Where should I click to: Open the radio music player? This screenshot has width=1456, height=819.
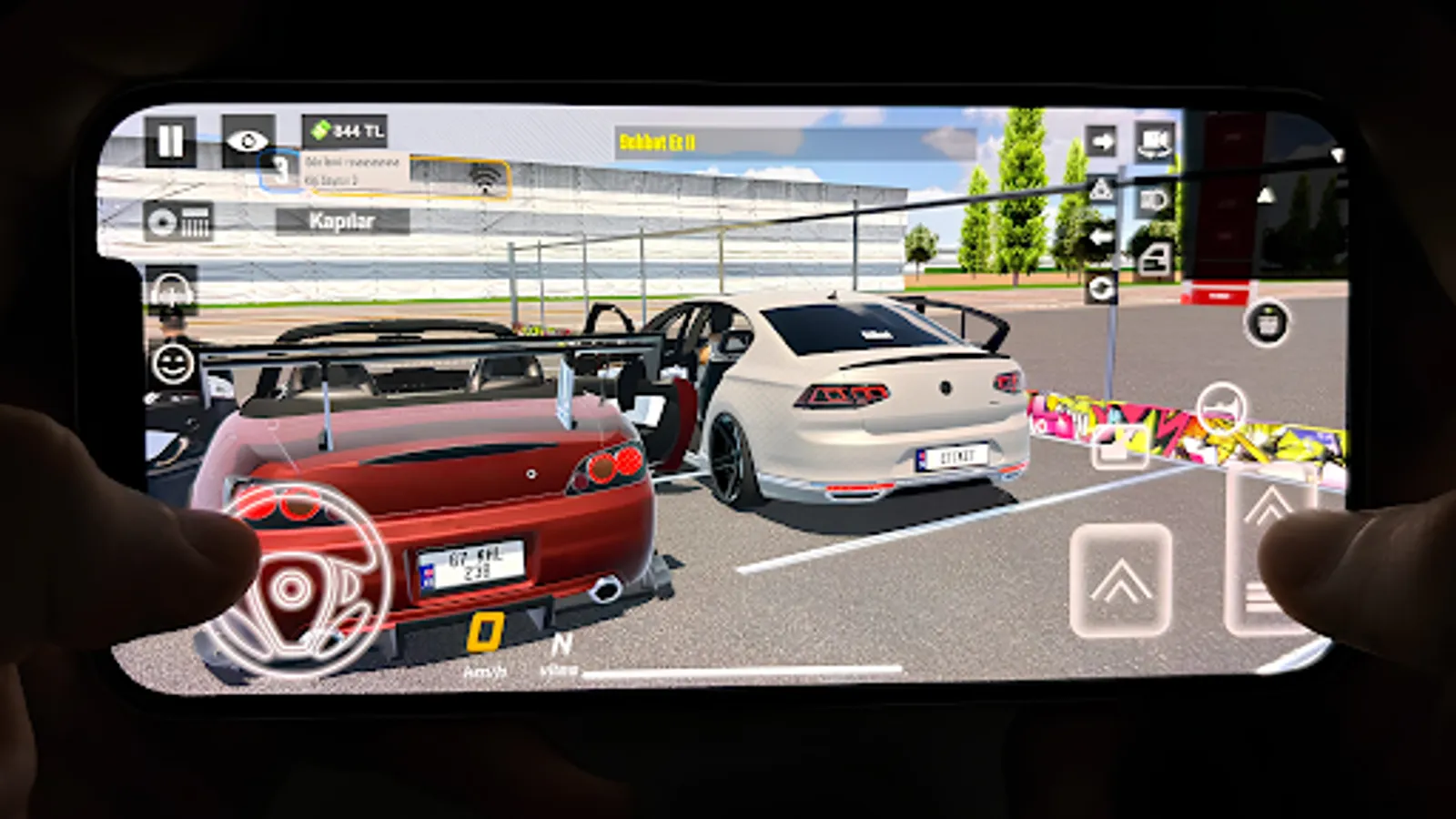tap(180, 221)
